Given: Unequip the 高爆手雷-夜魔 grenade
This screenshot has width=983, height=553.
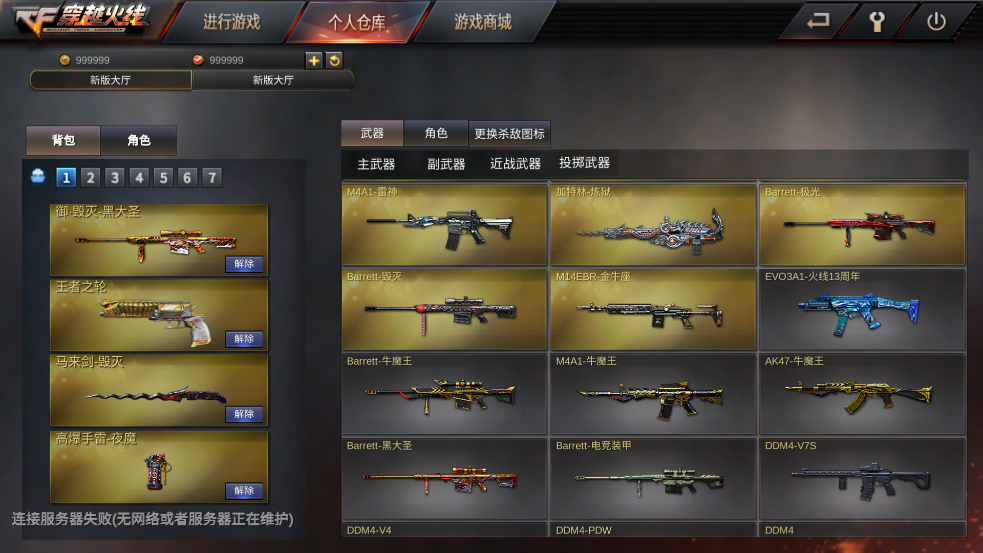Looking at the screenshot, I should coord(244,490).
